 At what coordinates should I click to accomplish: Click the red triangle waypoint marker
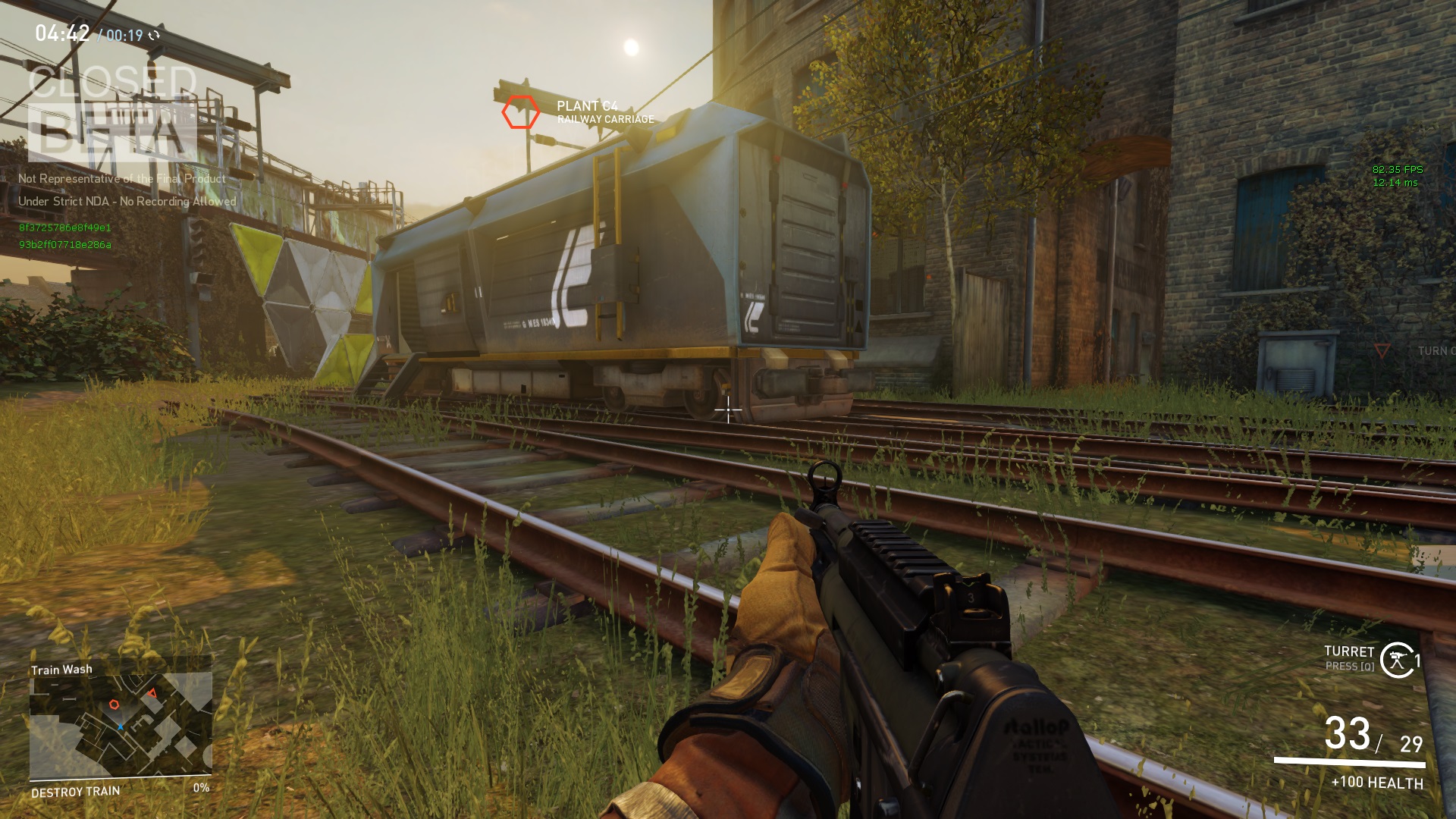pyautogui.click(x=1382, y=350)
